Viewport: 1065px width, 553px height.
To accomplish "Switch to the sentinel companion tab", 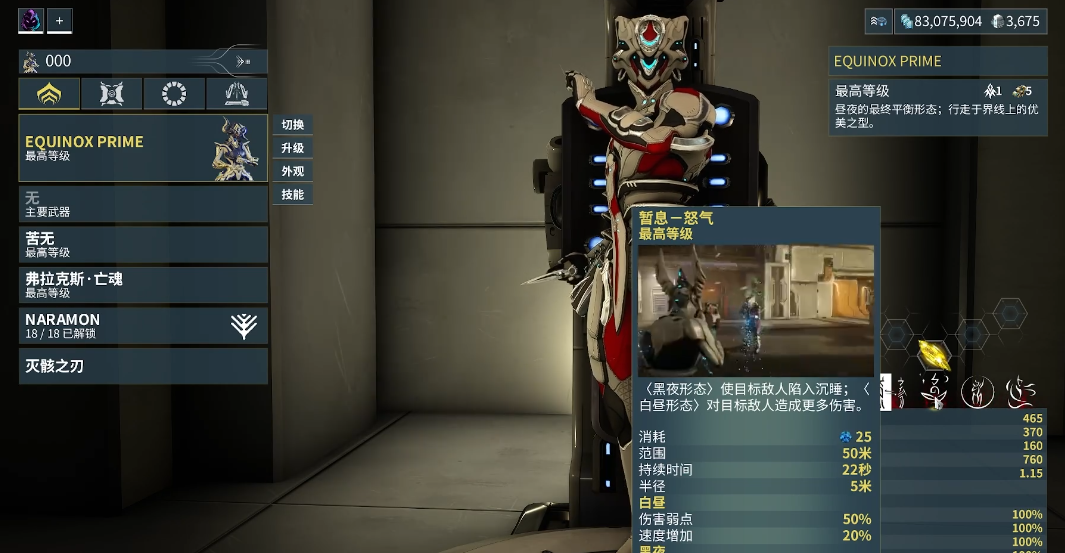I will click(112, 94).
